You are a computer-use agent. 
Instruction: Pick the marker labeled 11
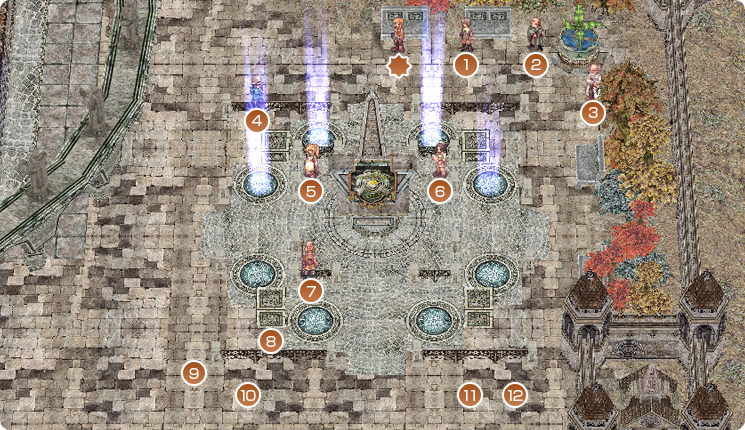(x=470, y=395)
